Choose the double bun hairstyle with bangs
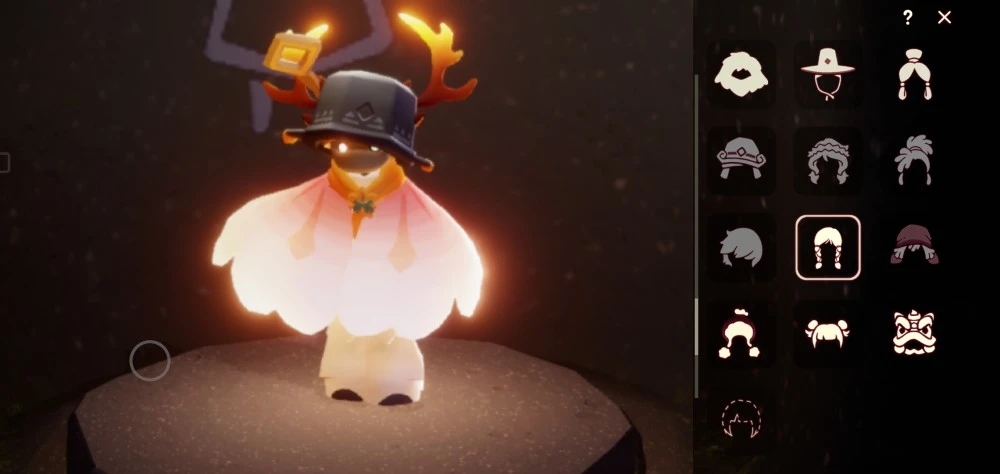1000x474 pixels. (827, 333)
